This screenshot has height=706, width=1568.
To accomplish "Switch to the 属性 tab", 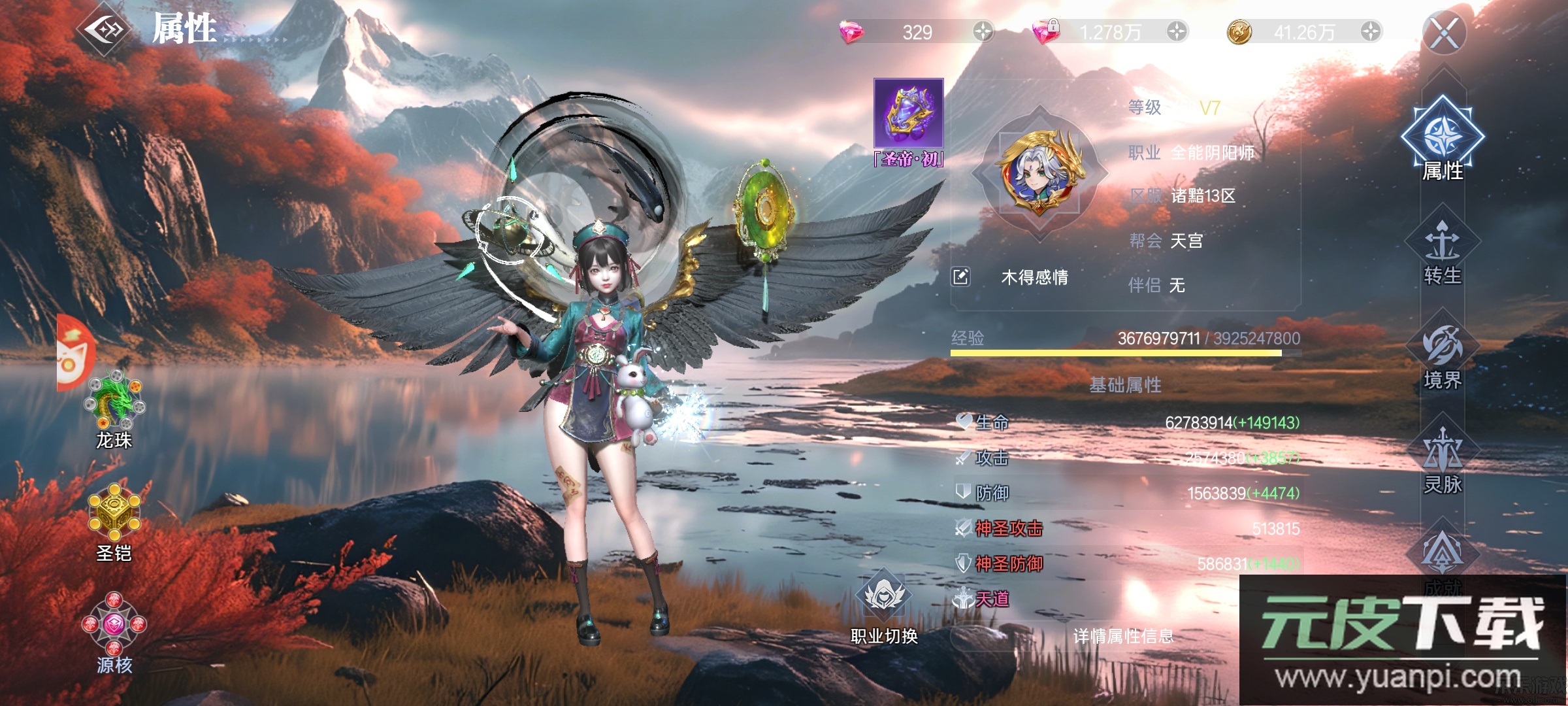I will 1443,141.
